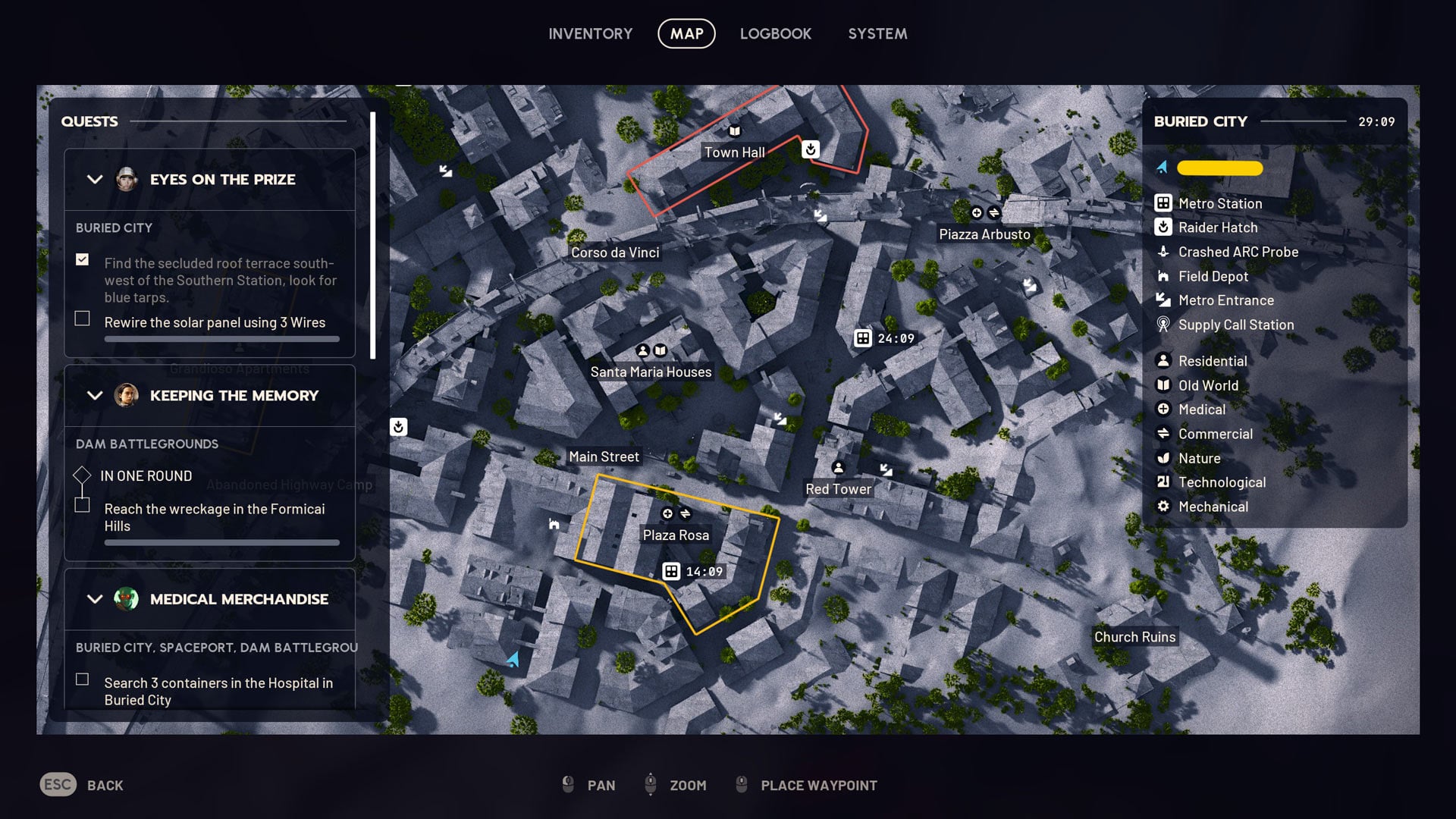The height and width of the screenshot is (819, 1456).
Task: Click the Metro Station marker showing 24:09
Action: [864, 339]
